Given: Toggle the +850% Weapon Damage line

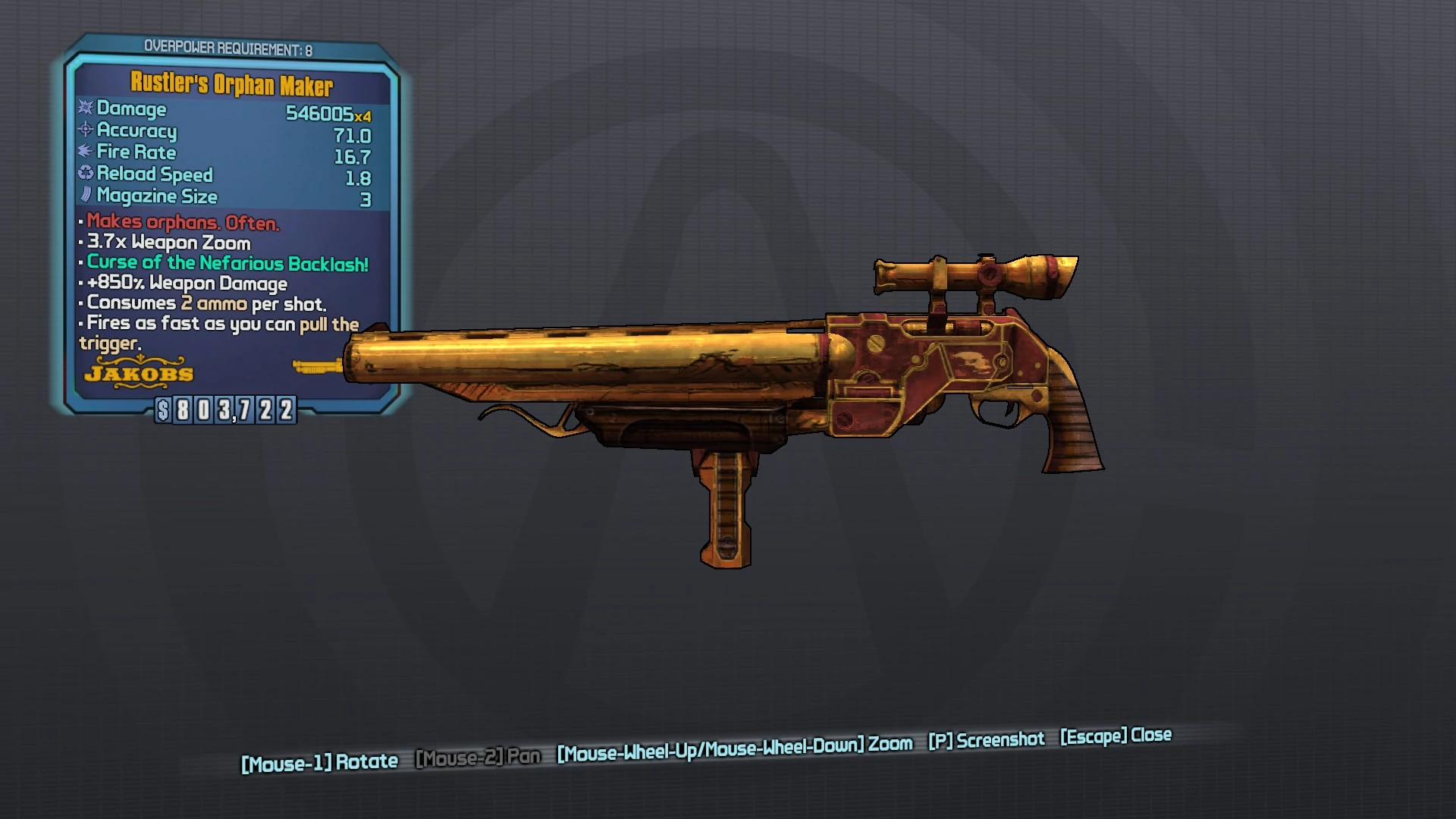Looking at the screenshot, I should point(184,283).
